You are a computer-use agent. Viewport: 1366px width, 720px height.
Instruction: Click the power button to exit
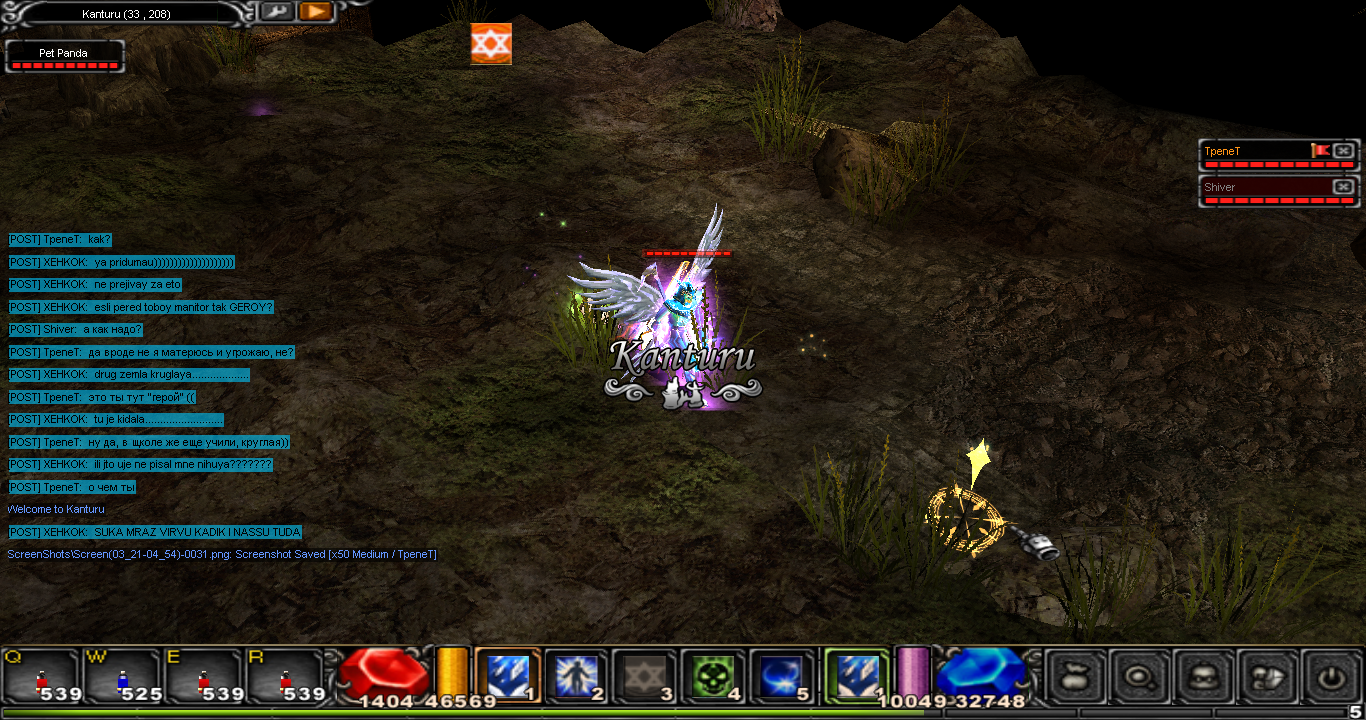1331,677
